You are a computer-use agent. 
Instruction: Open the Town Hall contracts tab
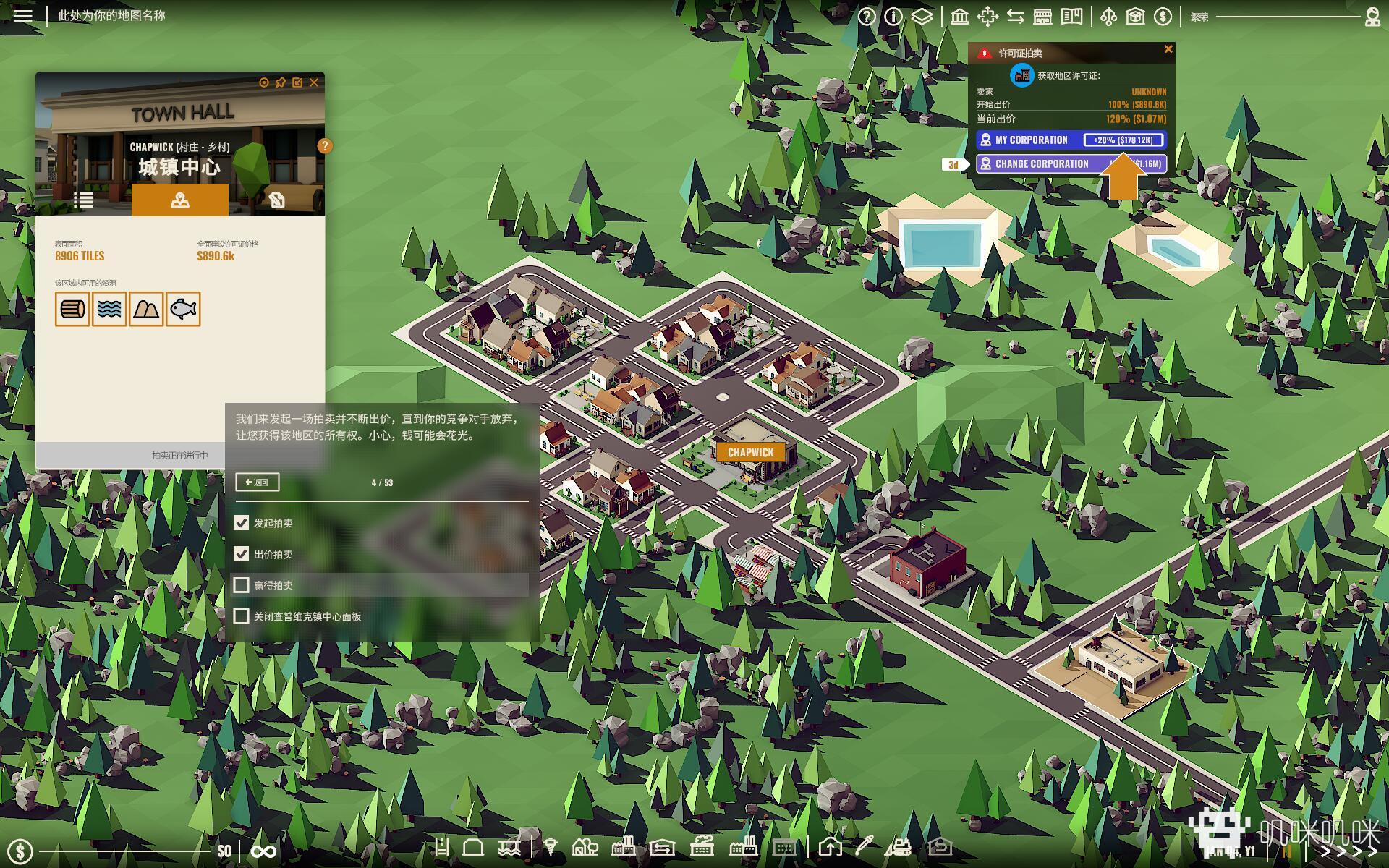pos(276,200)
